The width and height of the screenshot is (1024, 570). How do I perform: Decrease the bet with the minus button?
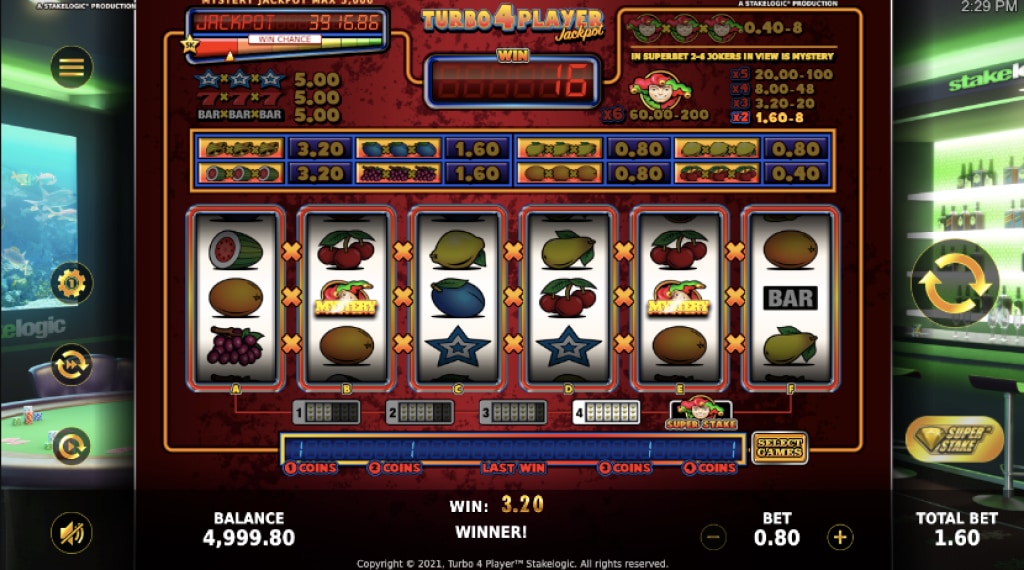point(713,537)
